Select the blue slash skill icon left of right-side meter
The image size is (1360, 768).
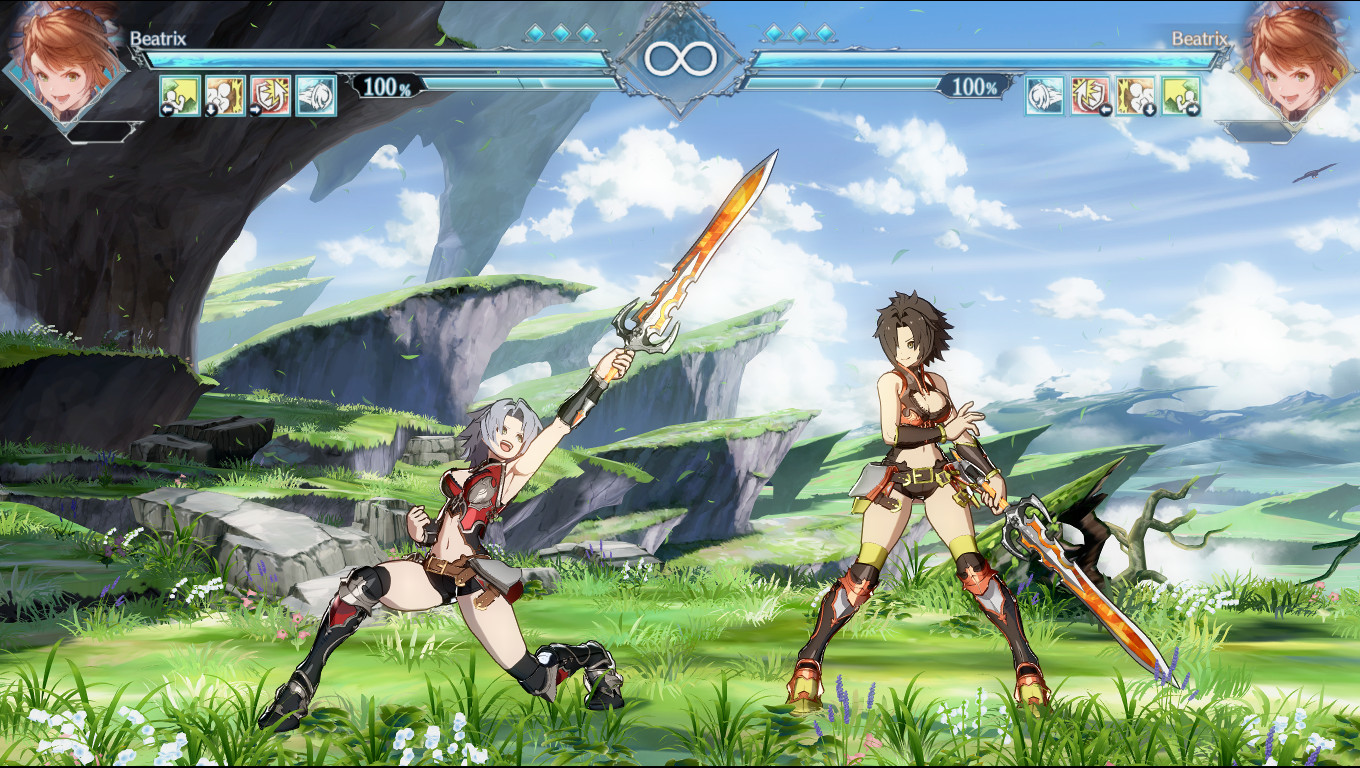[1044, 94]
